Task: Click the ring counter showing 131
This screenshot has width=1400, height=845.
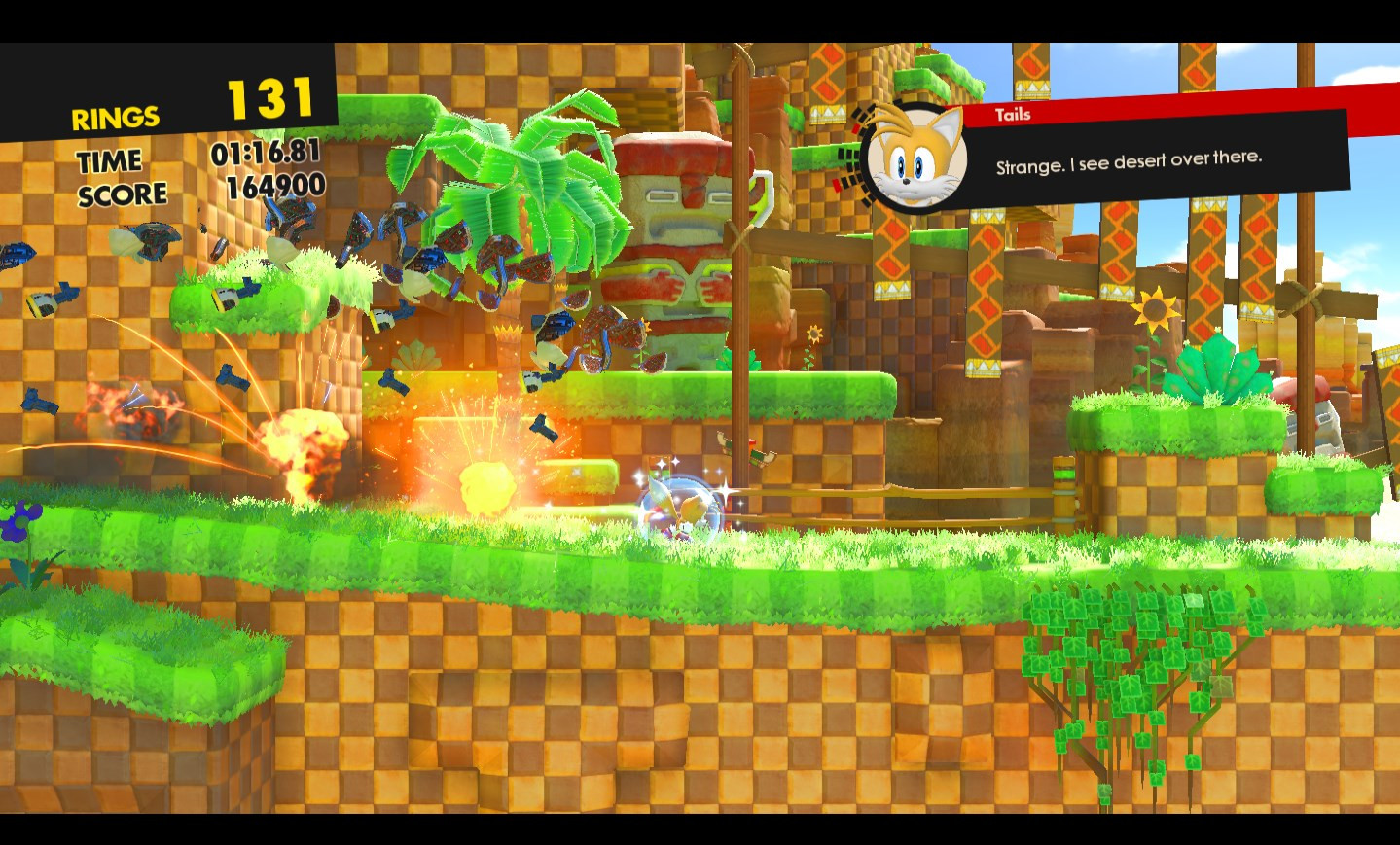Action: pos(269,96)
